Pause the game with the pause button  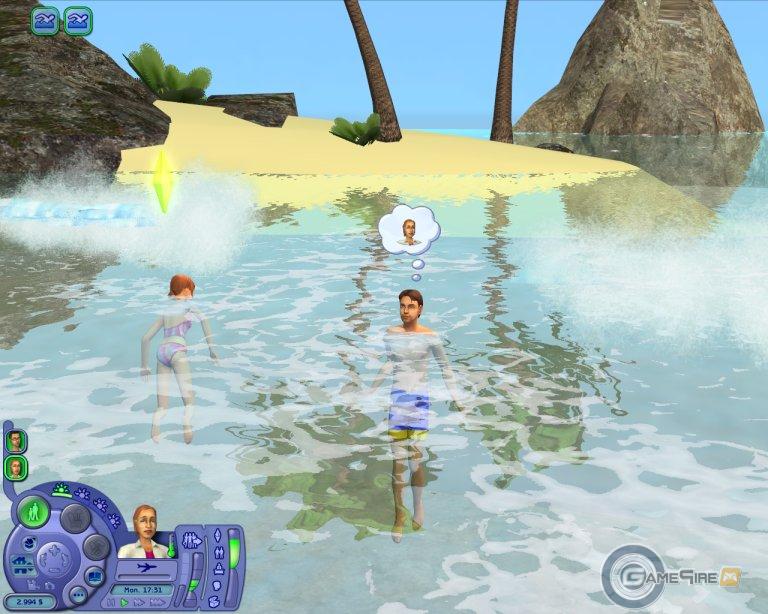(111, 602)
